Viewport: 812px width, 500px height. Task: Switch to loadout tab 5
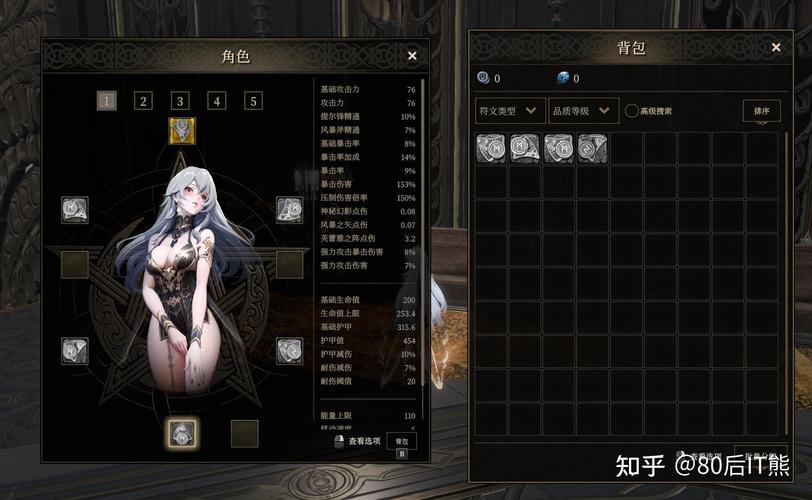(254, 100)
